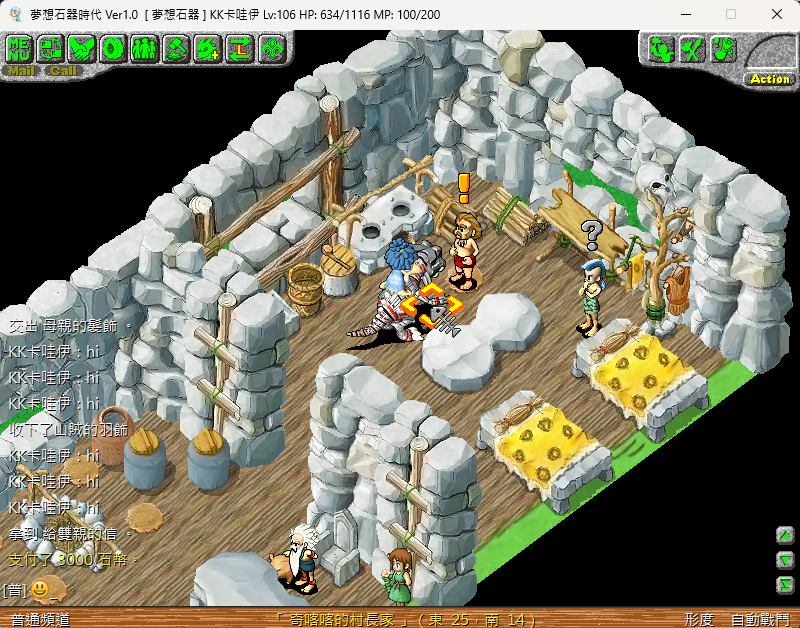The width and height of the screenshot is (800, 628).
Task: Click the exclamation character icon
Action: [x=723, y=48]
